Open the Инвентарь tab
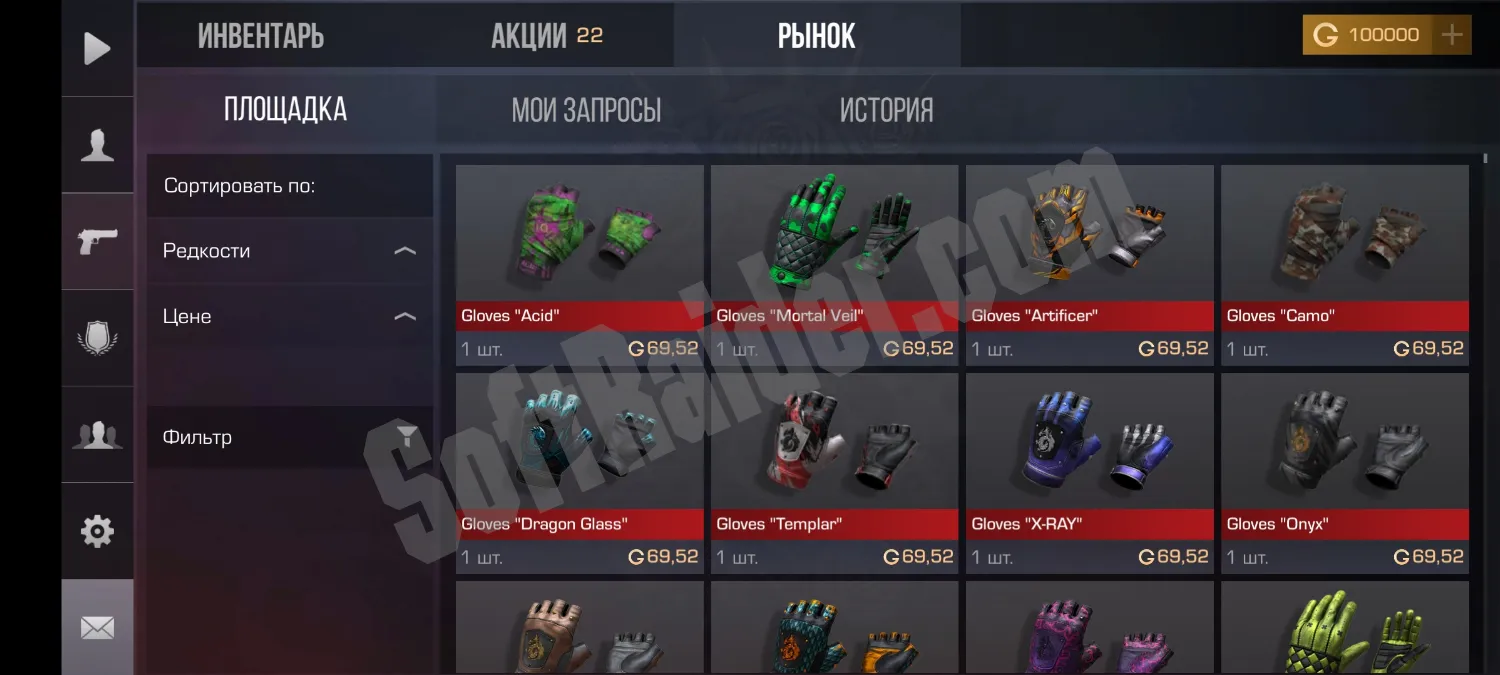 click(261, 36)
